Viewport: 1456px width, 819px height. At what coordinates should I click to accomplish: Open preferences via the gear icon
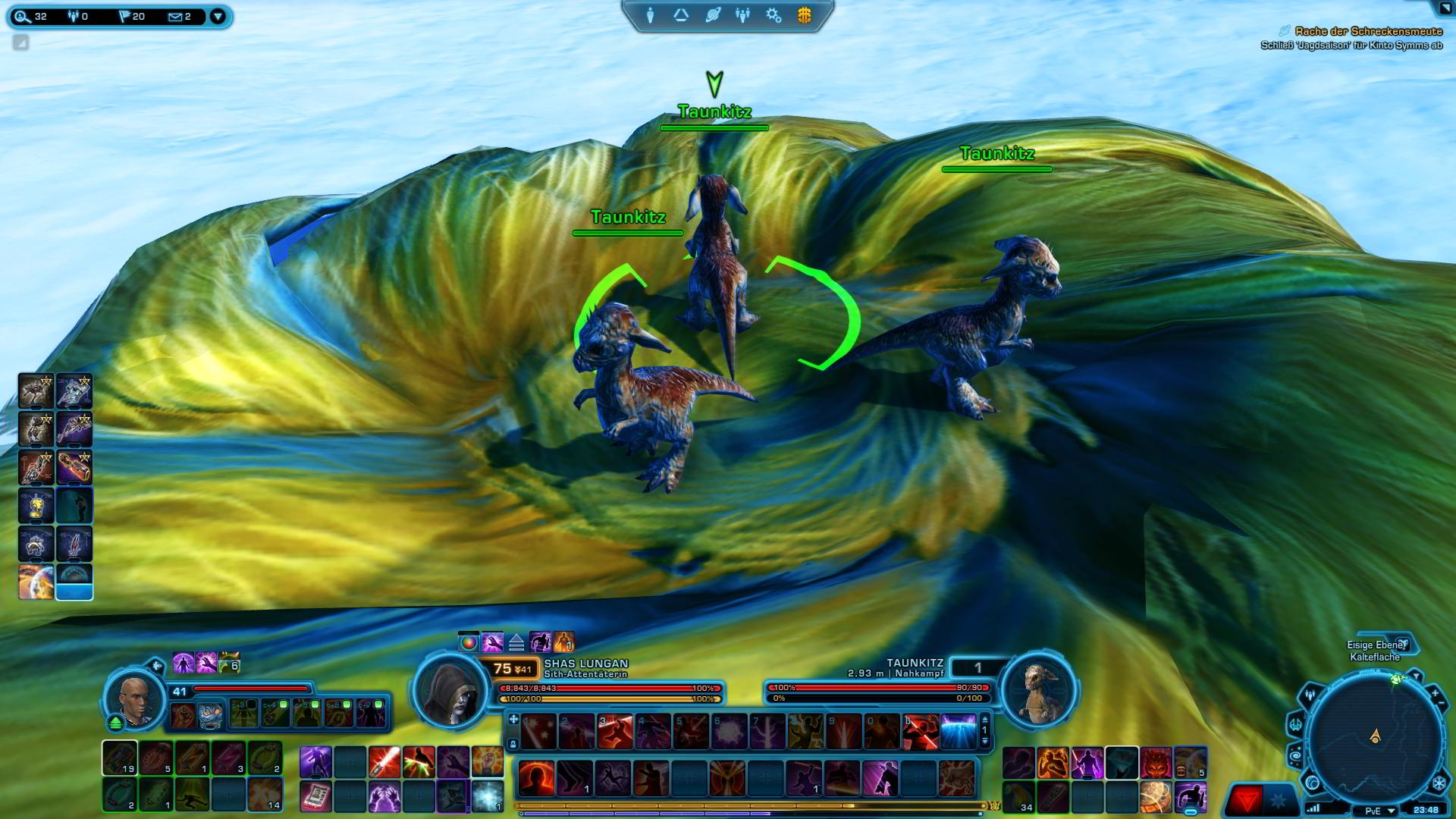[773, 13]
